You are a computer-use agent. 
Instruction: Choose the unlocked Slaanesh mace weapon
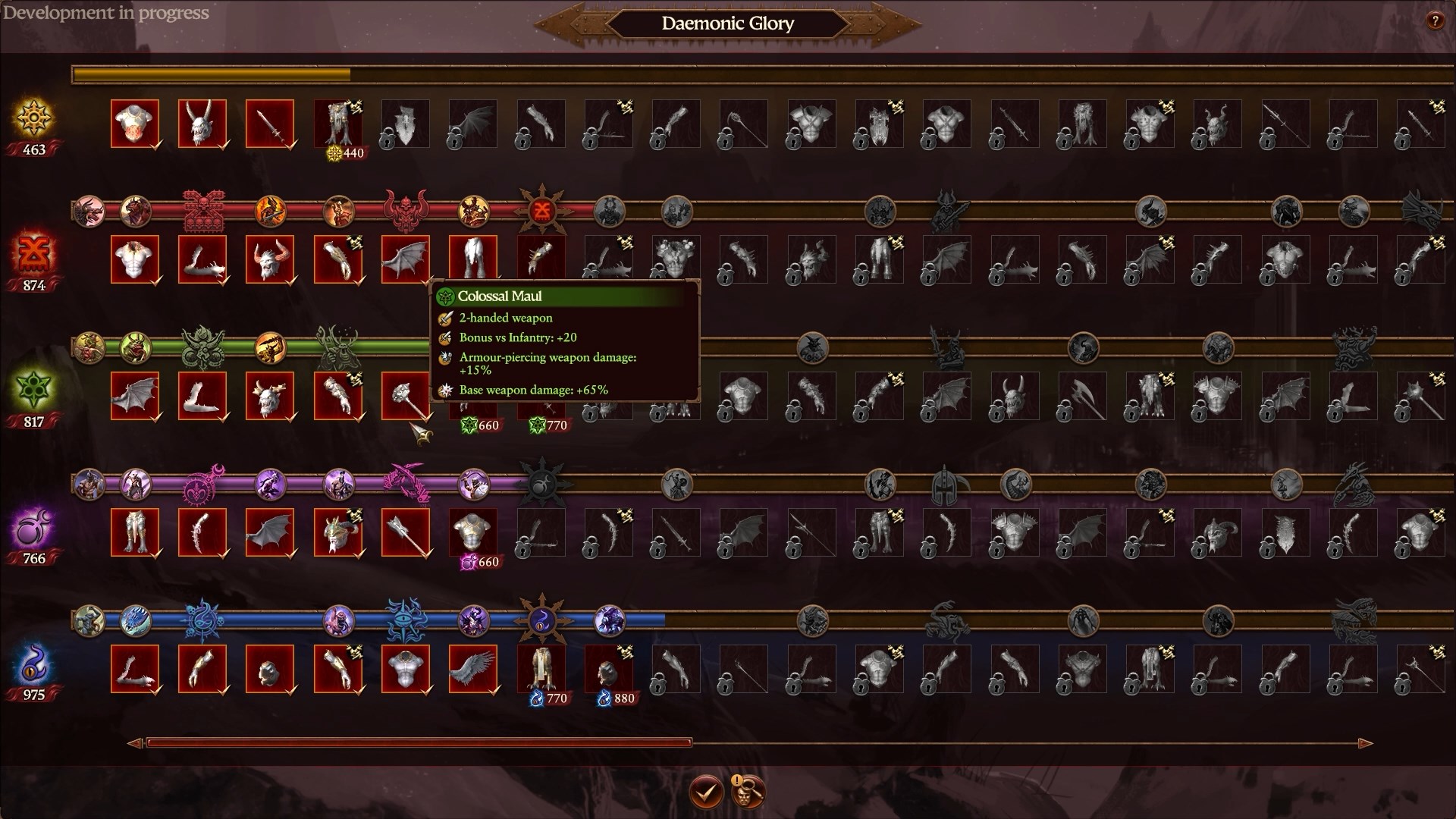[406, 532]
